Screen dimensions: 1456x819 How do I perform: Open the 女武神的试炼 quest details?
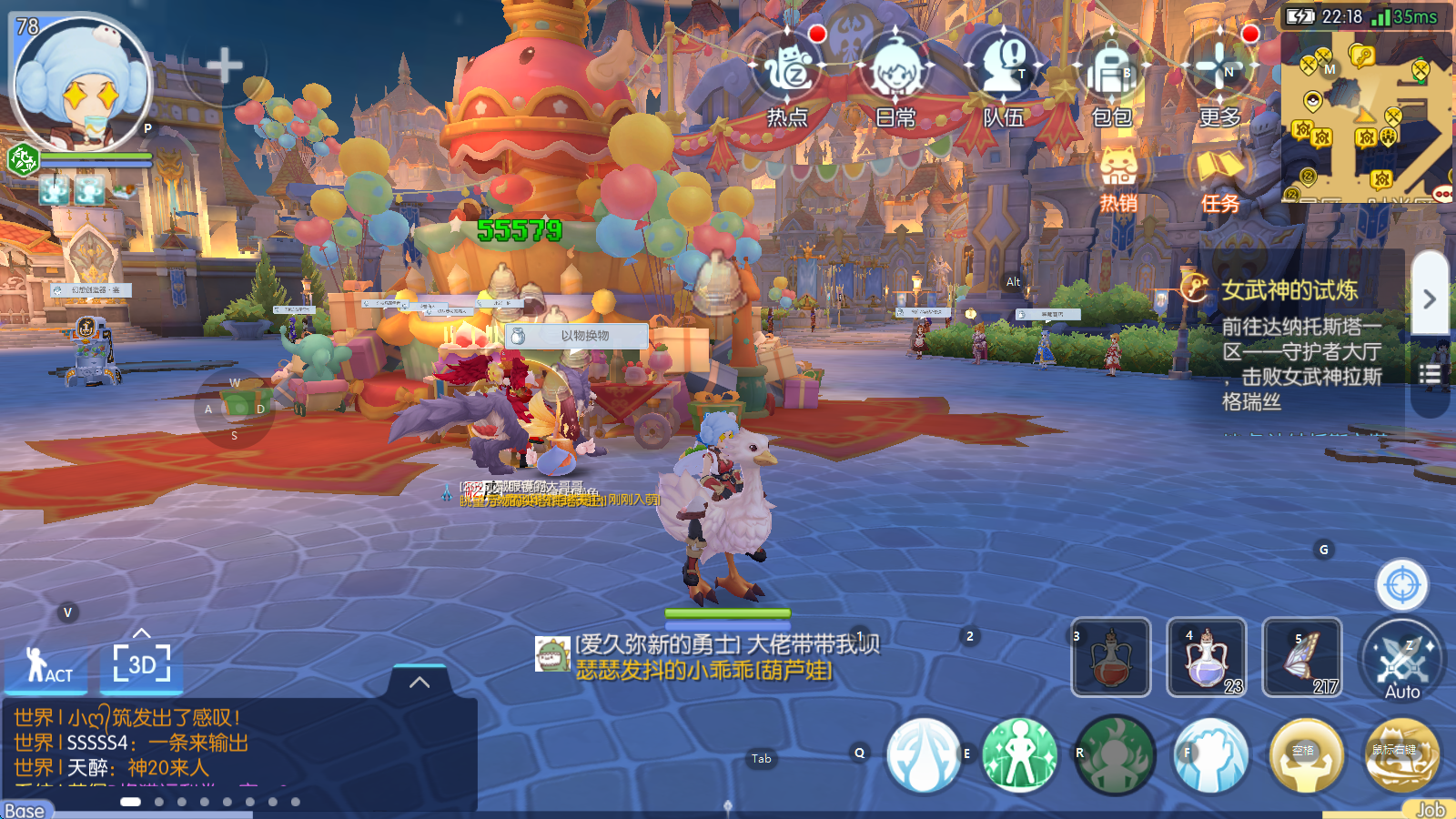1288,293
